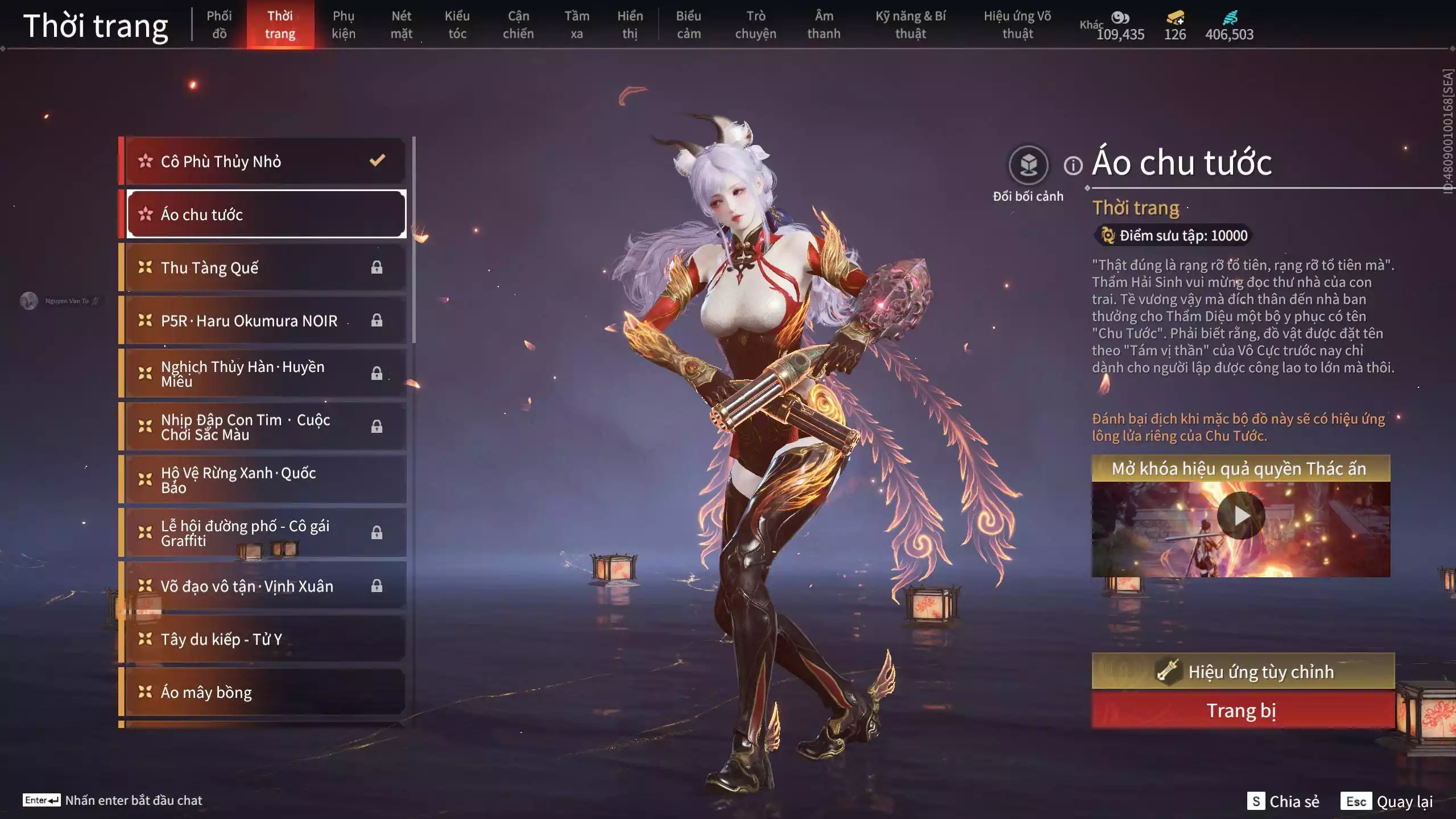The width and height of the screenshot is (1456, 819).
Task: Choose the Võ đạo vô tận Vịnh Xuân outfit
Action: 265,586
